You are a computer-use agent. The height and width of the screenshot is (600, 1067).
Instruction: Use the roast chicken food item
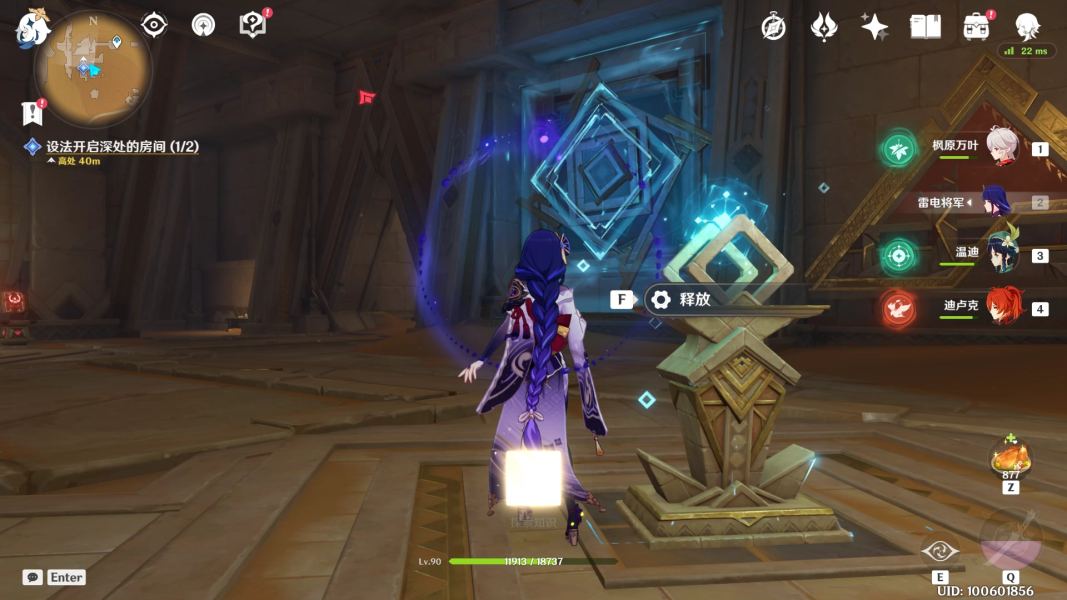(x=1010, y=459)
